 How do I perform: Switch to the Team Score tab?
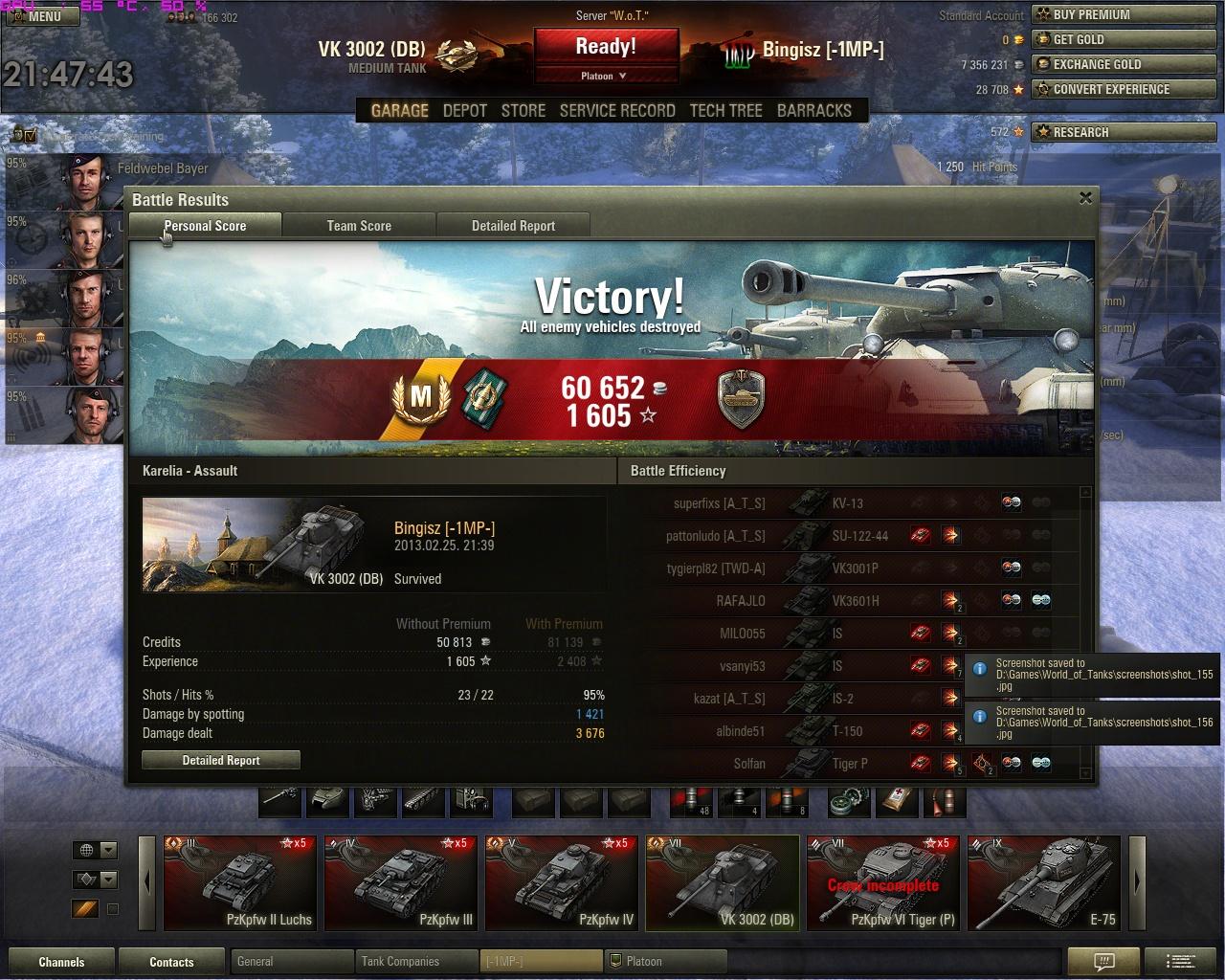(x=359, y=226)
